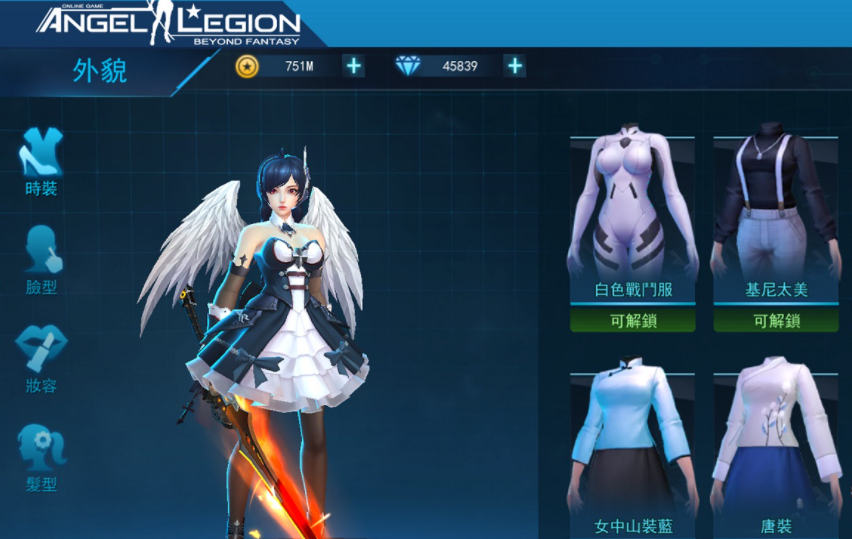Choose the 基尼太美 outfit thumbnail

point(776,208)
